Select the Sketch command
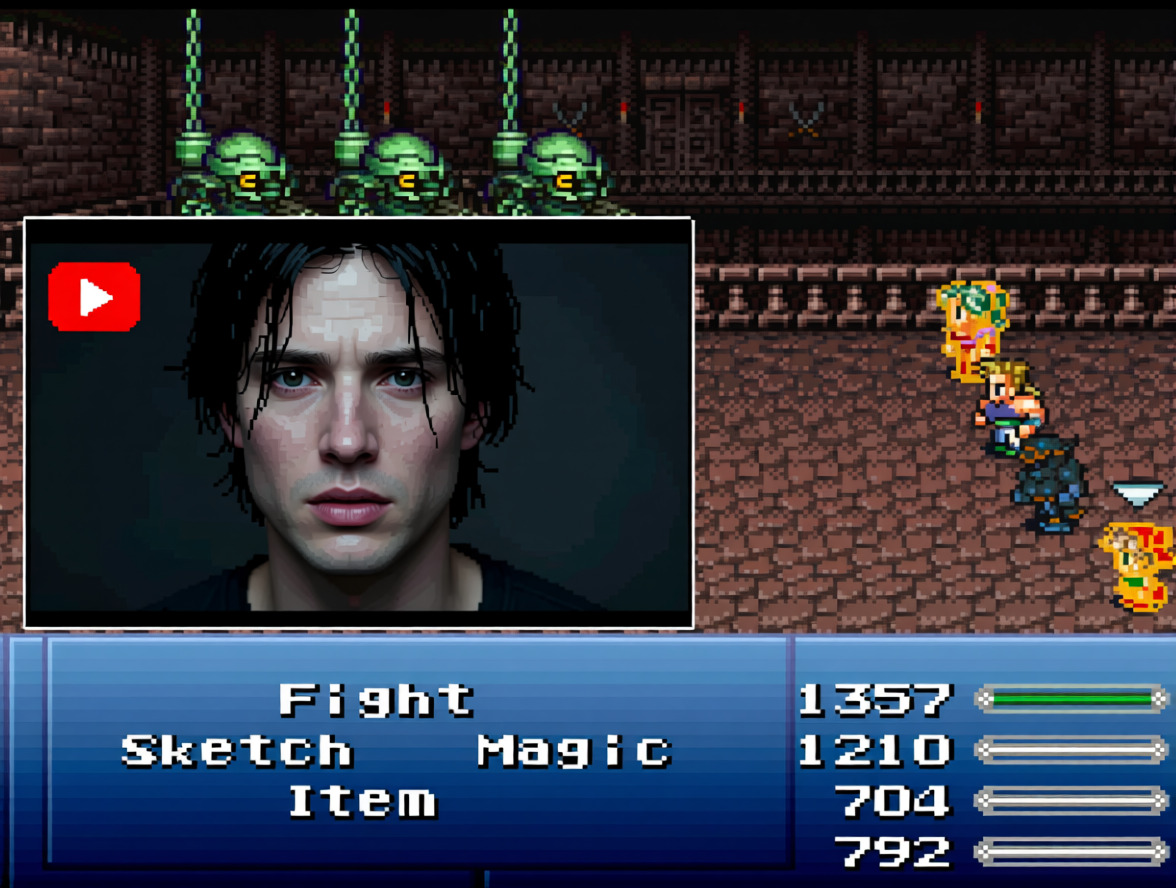The width and height of the screenshot is (1176, 888). click(x=238, y=750)
